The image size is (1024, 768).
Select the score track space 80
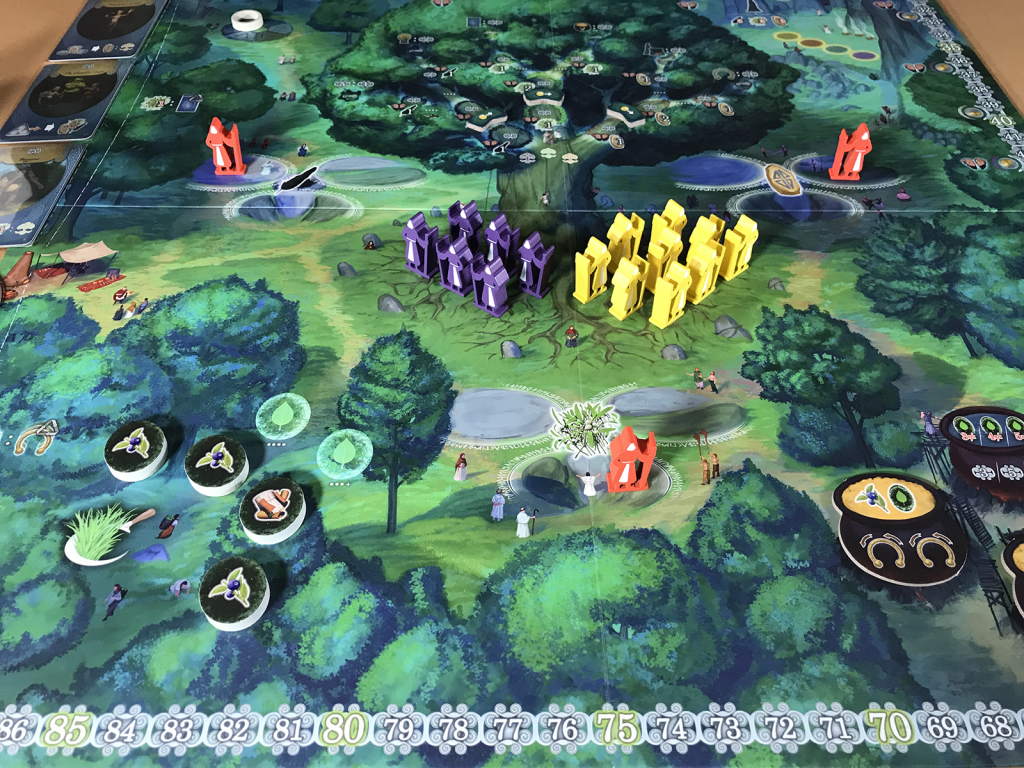coord(343,726)
